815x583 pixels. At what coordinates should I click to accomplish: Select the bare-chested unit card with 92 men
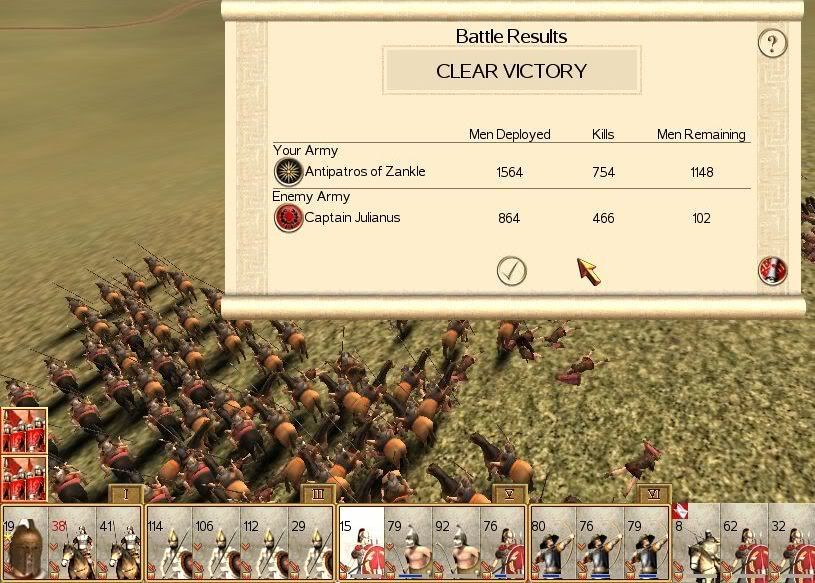click(x=456, y=544)
